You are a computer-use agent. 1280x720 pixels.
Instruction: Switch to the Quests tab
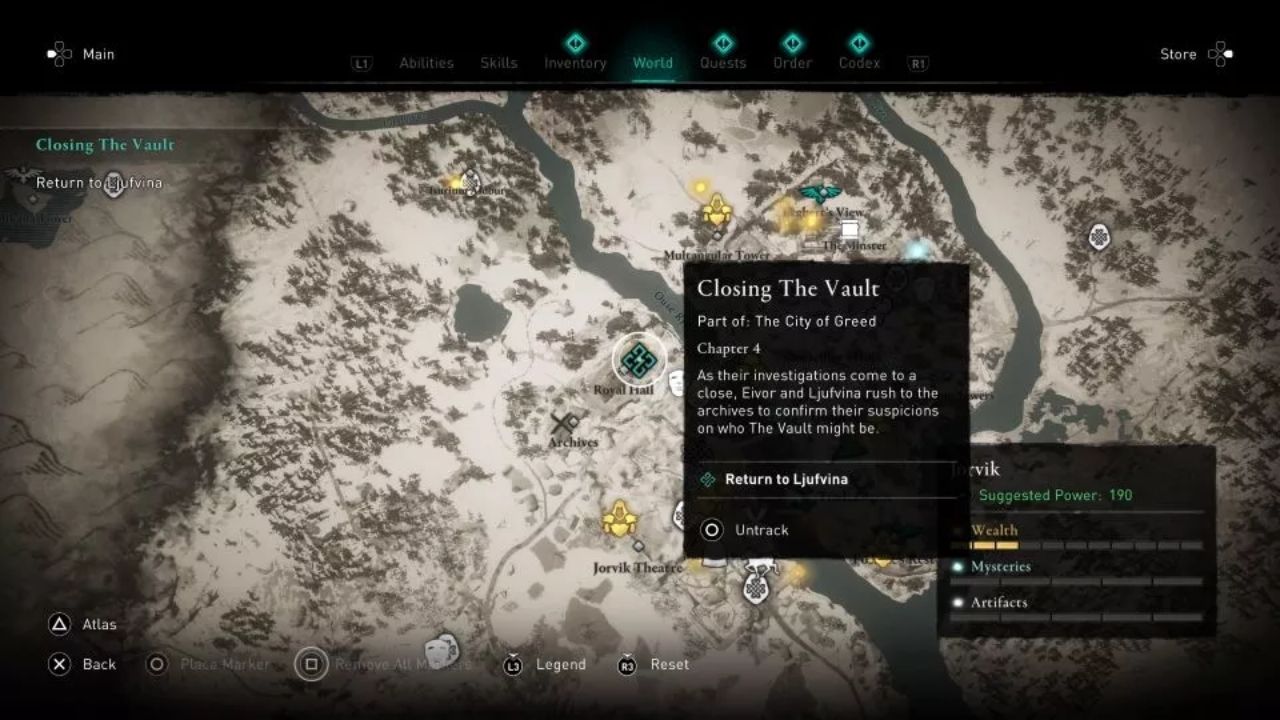(x=723, y=62)
